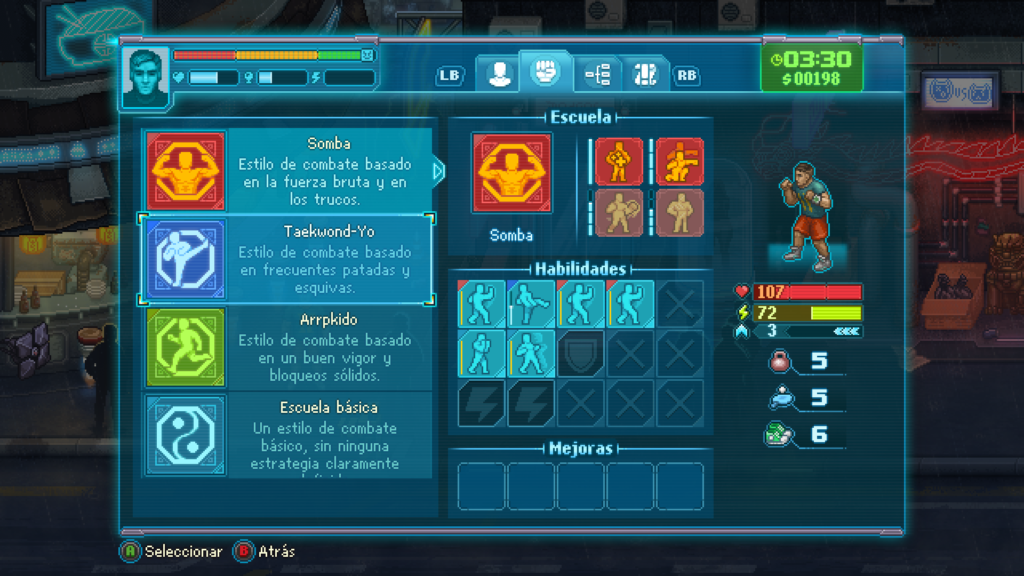Select the kick ability icon in Habilidades
This screenshot has height=576, width=1024.
530,303
